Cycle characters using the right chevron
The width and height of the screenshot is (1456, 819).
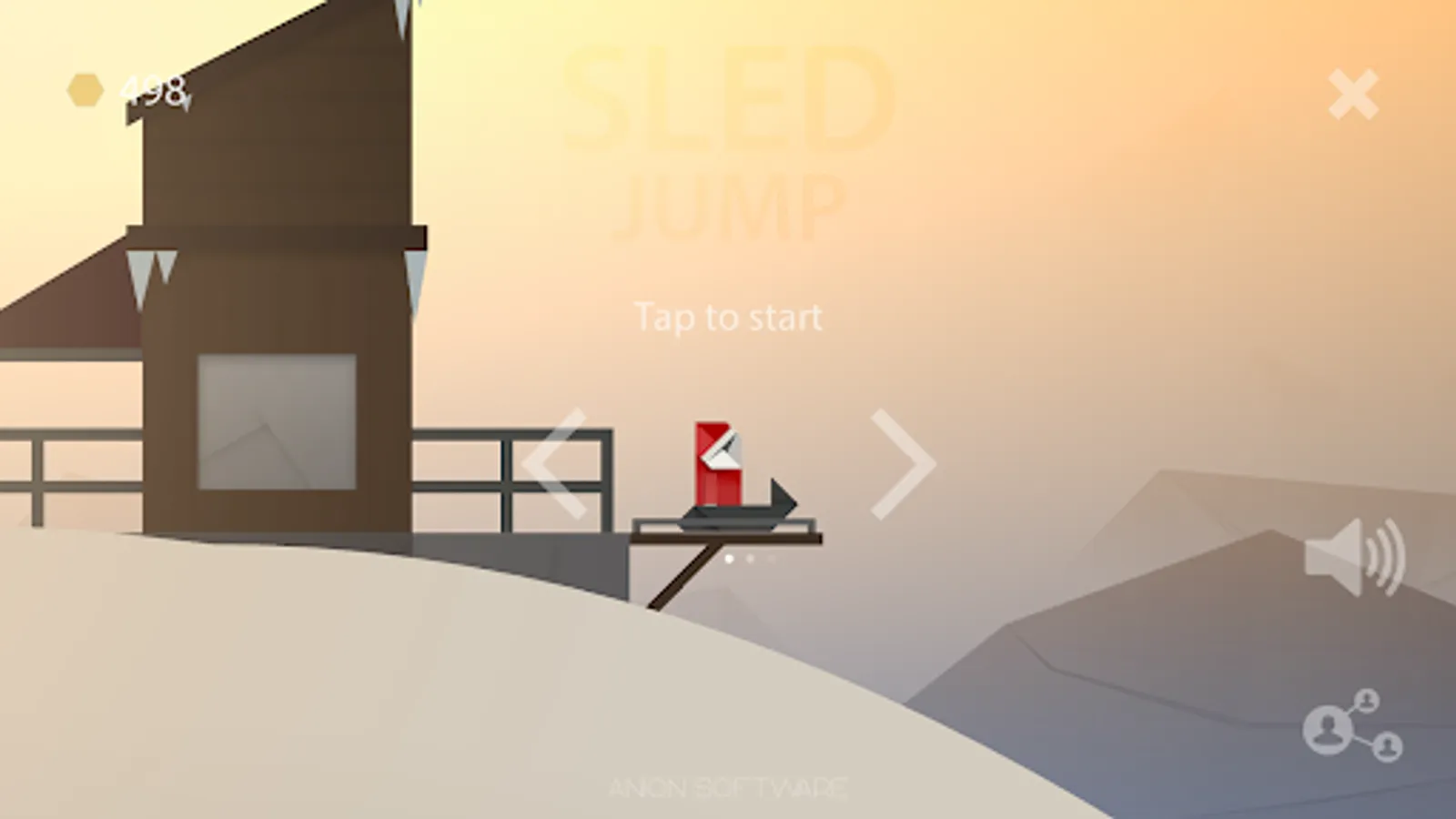[x=901, y=465]
